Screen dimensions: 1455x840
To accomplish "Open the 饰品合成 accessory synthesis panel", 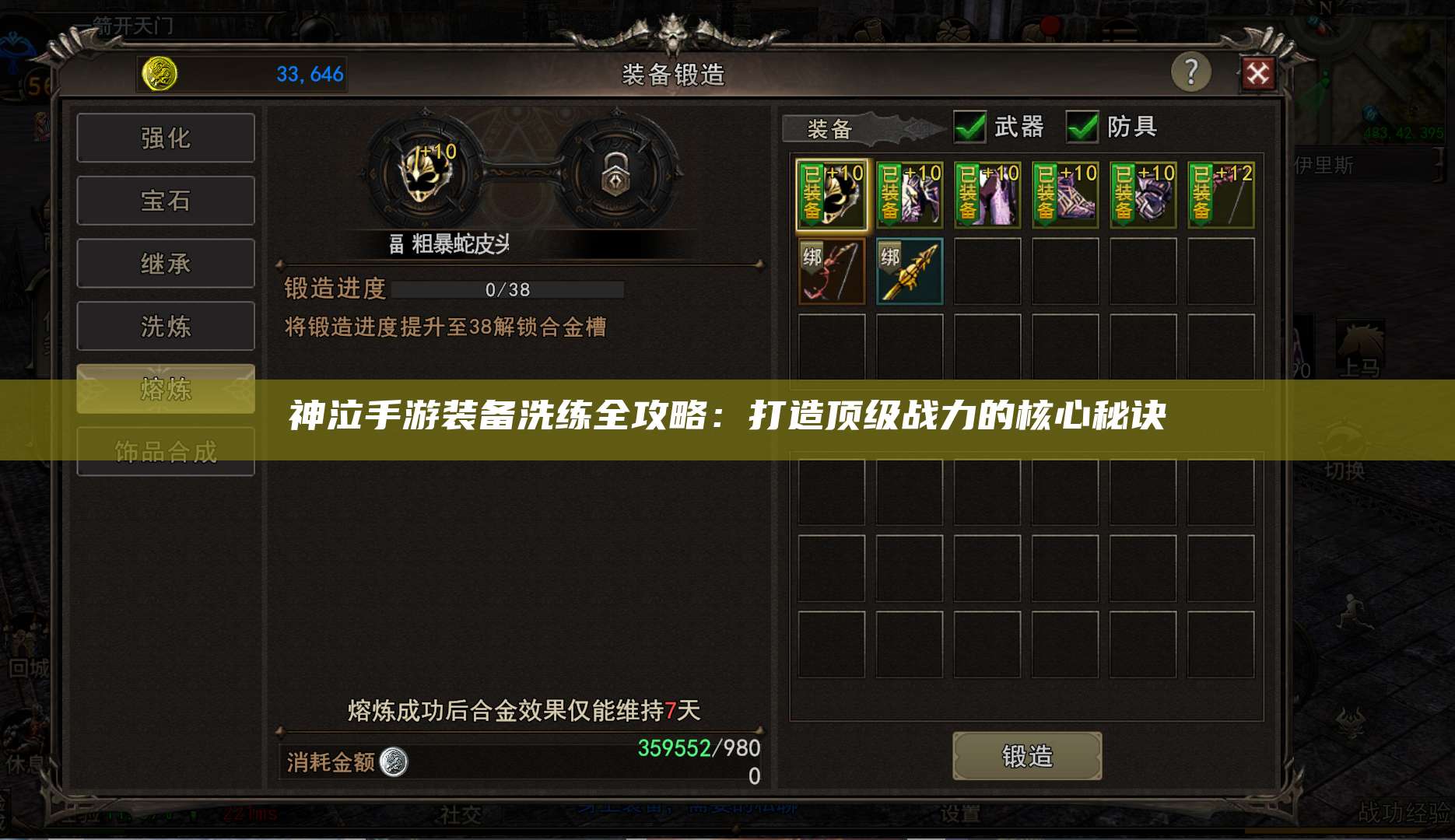I will 166,450.
